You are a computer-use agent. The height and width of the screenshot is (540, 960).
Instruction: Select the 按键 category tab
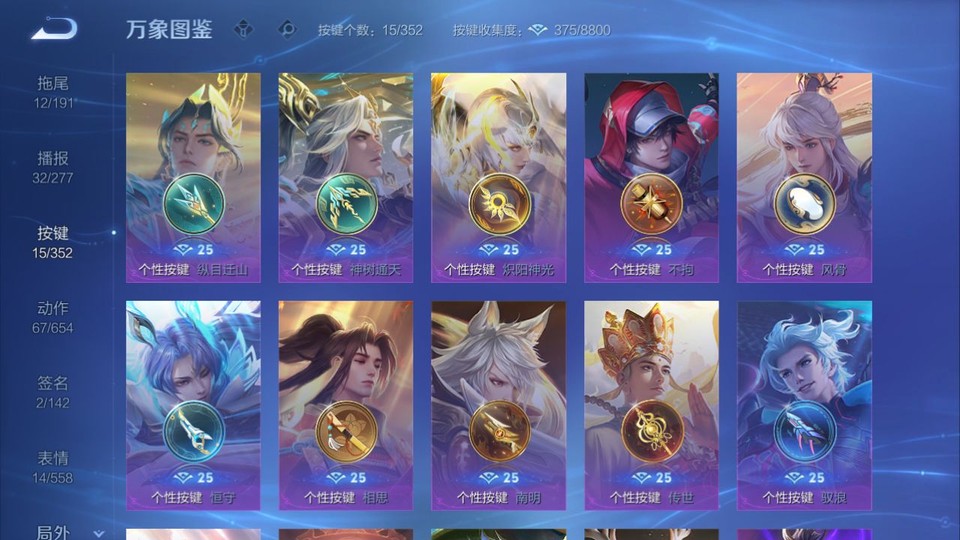click(53, 242)
